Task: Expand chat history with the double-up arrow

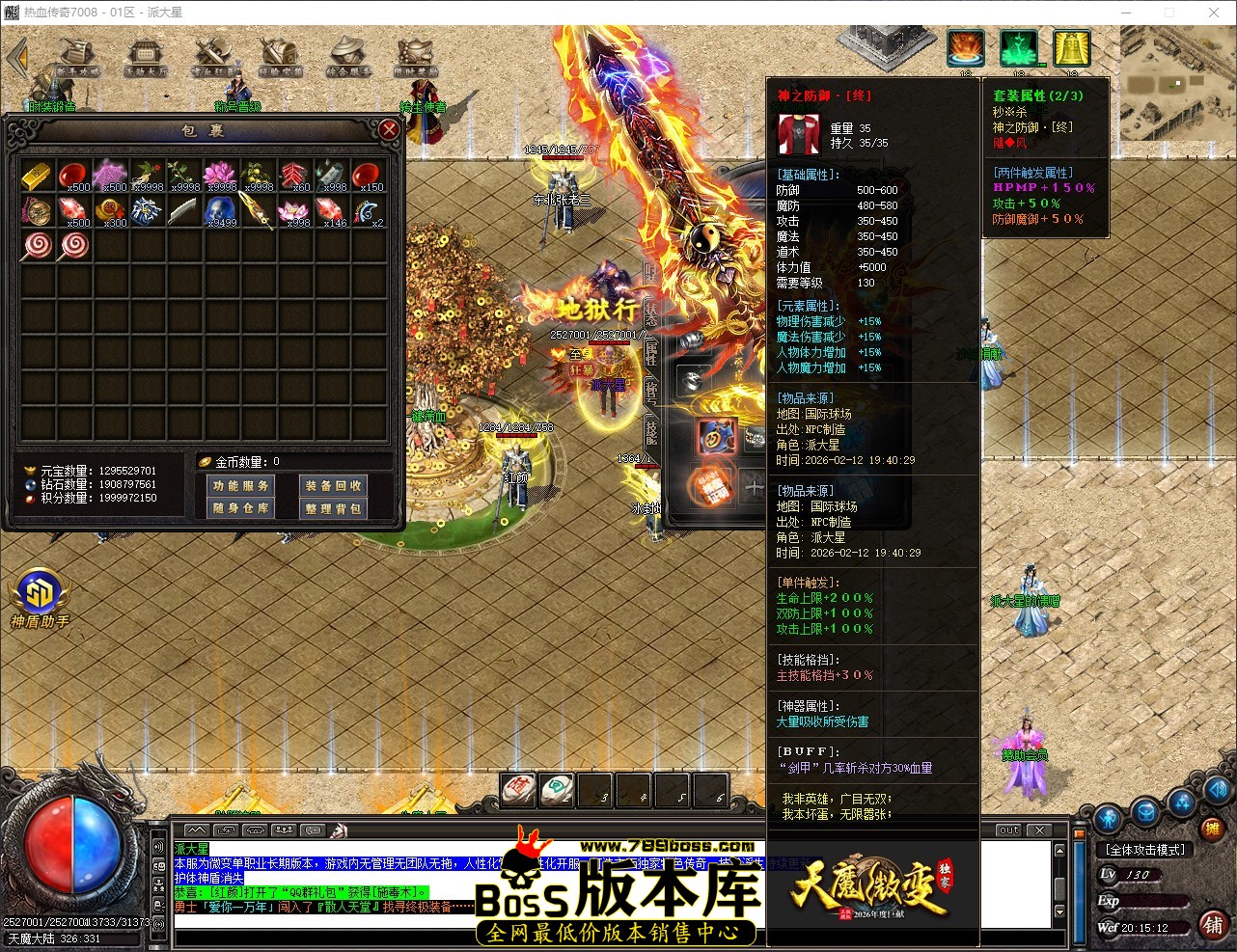Action: click(195, 830)
